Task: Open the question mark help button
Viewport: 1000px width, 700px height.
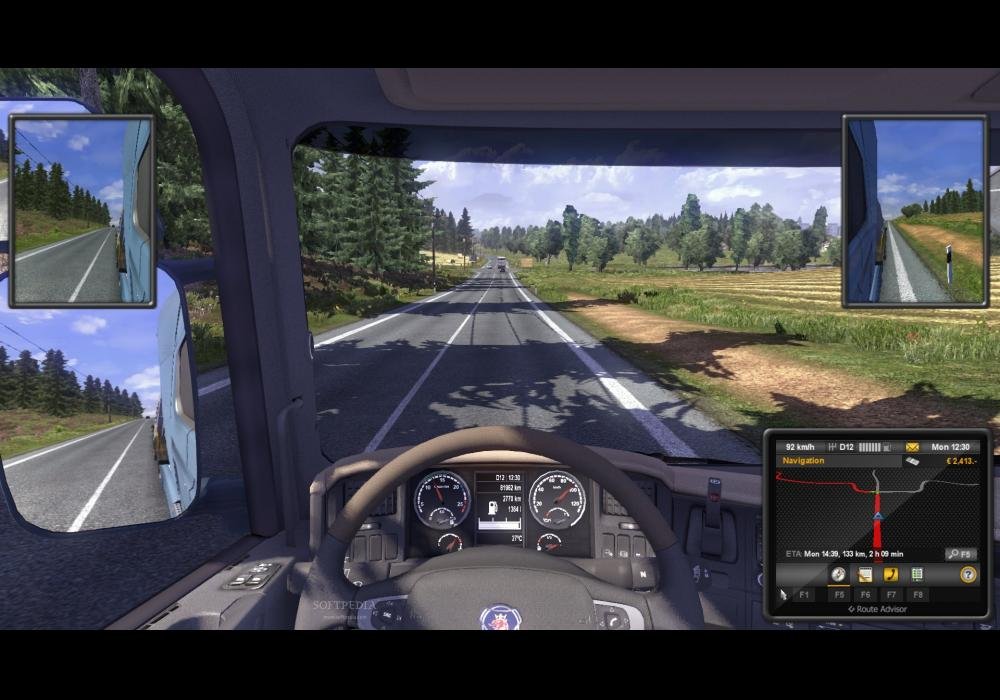Action: coord(967,574)
